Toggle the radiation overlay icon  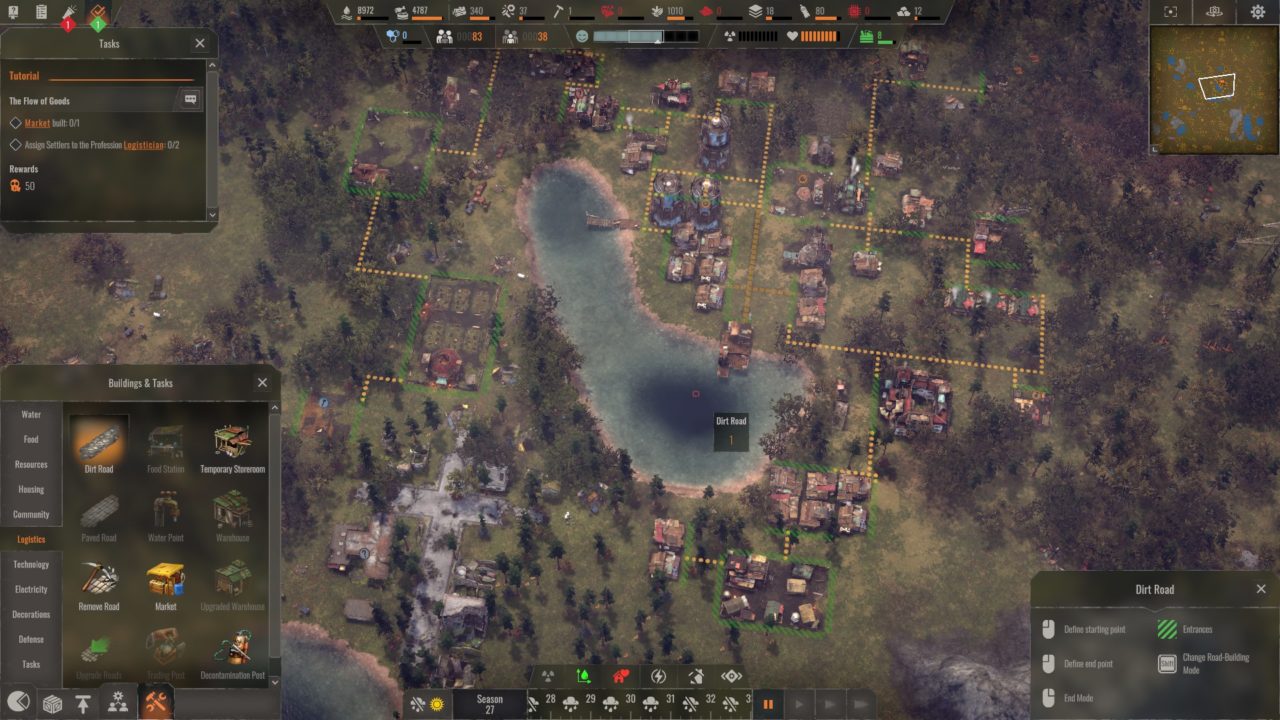coord(548,676)
